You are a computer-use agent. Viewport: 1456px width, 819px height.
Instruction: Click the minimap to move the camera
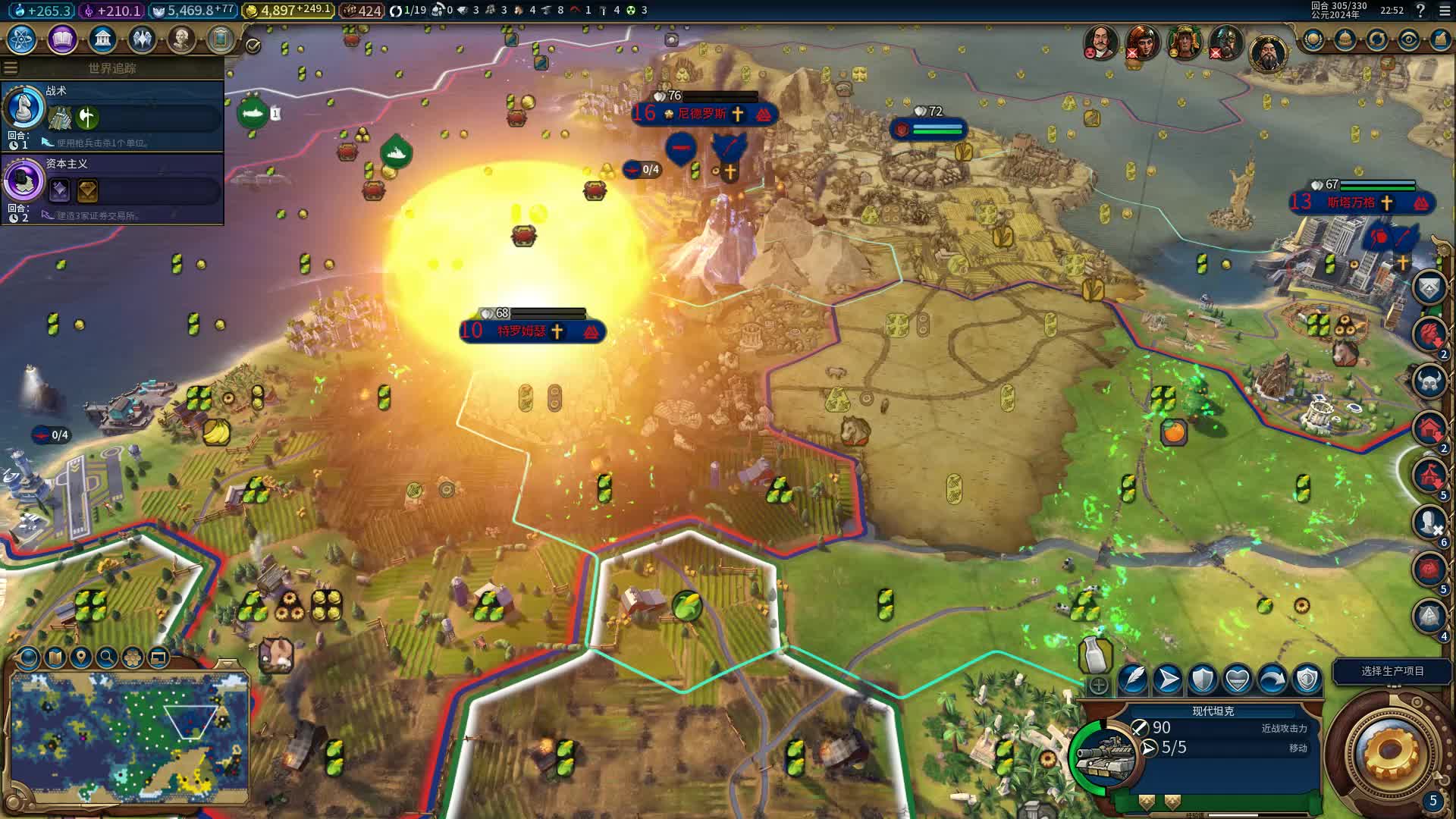129,736
